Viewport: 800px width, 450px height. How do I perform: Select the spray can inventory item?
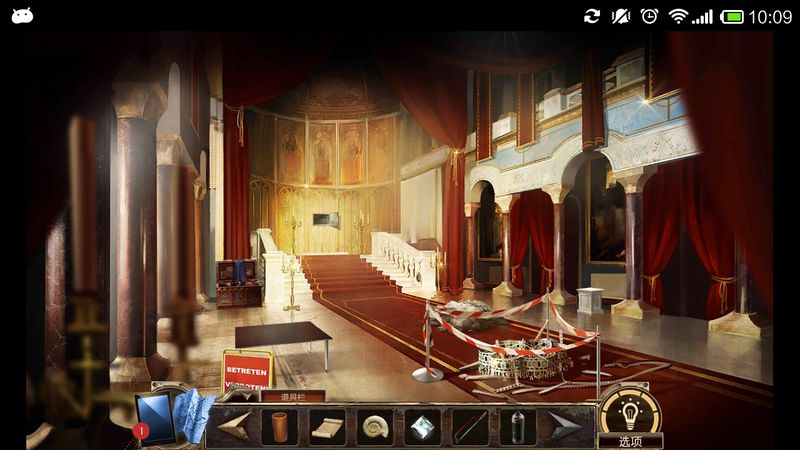coord(517,427)
